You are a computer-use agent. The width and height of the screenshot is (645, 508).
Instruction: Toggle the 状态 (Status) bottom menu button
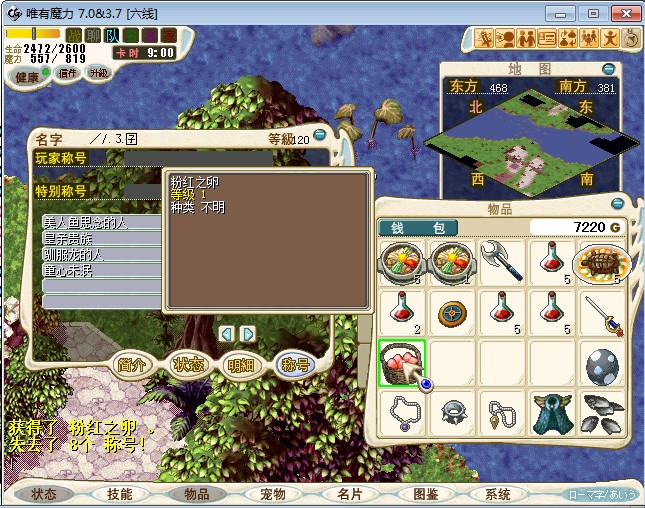pos(44,494)
